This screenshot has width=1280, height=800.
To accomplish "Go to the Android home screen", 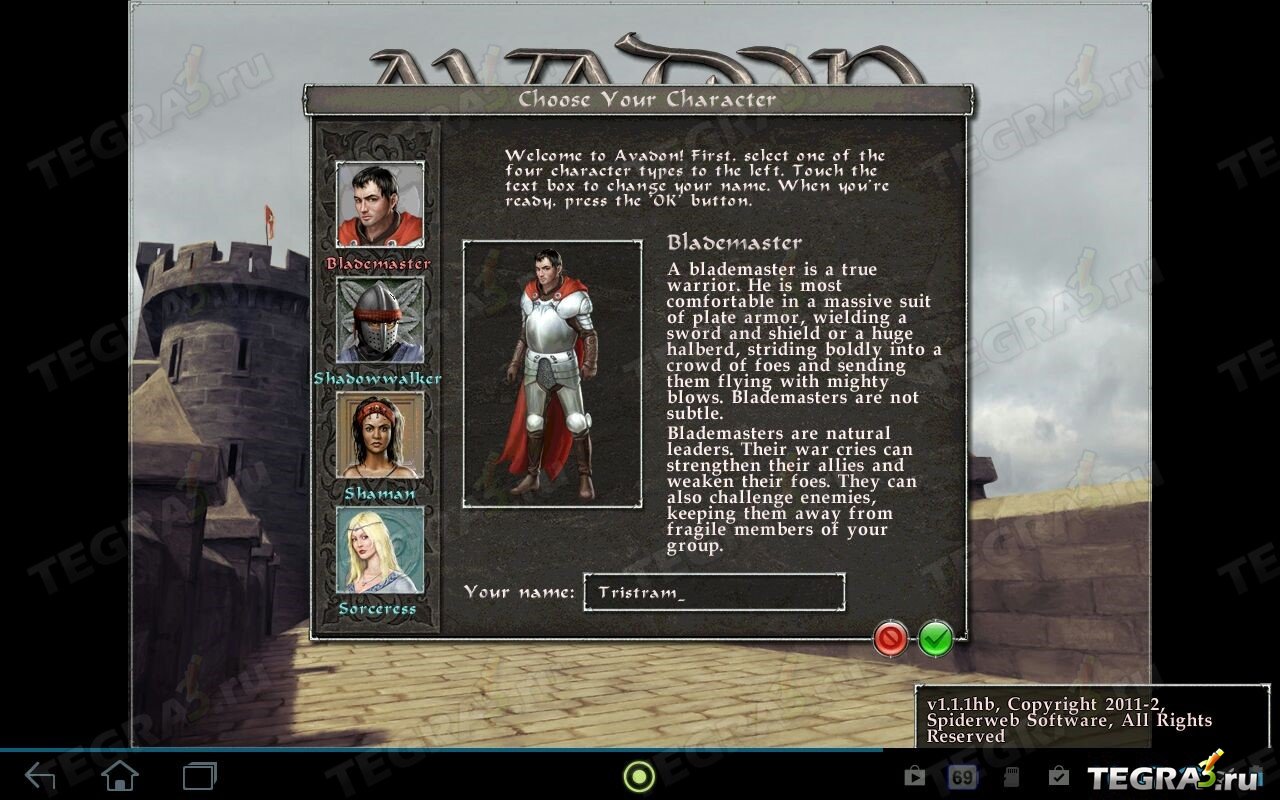I will coord(120,776).
